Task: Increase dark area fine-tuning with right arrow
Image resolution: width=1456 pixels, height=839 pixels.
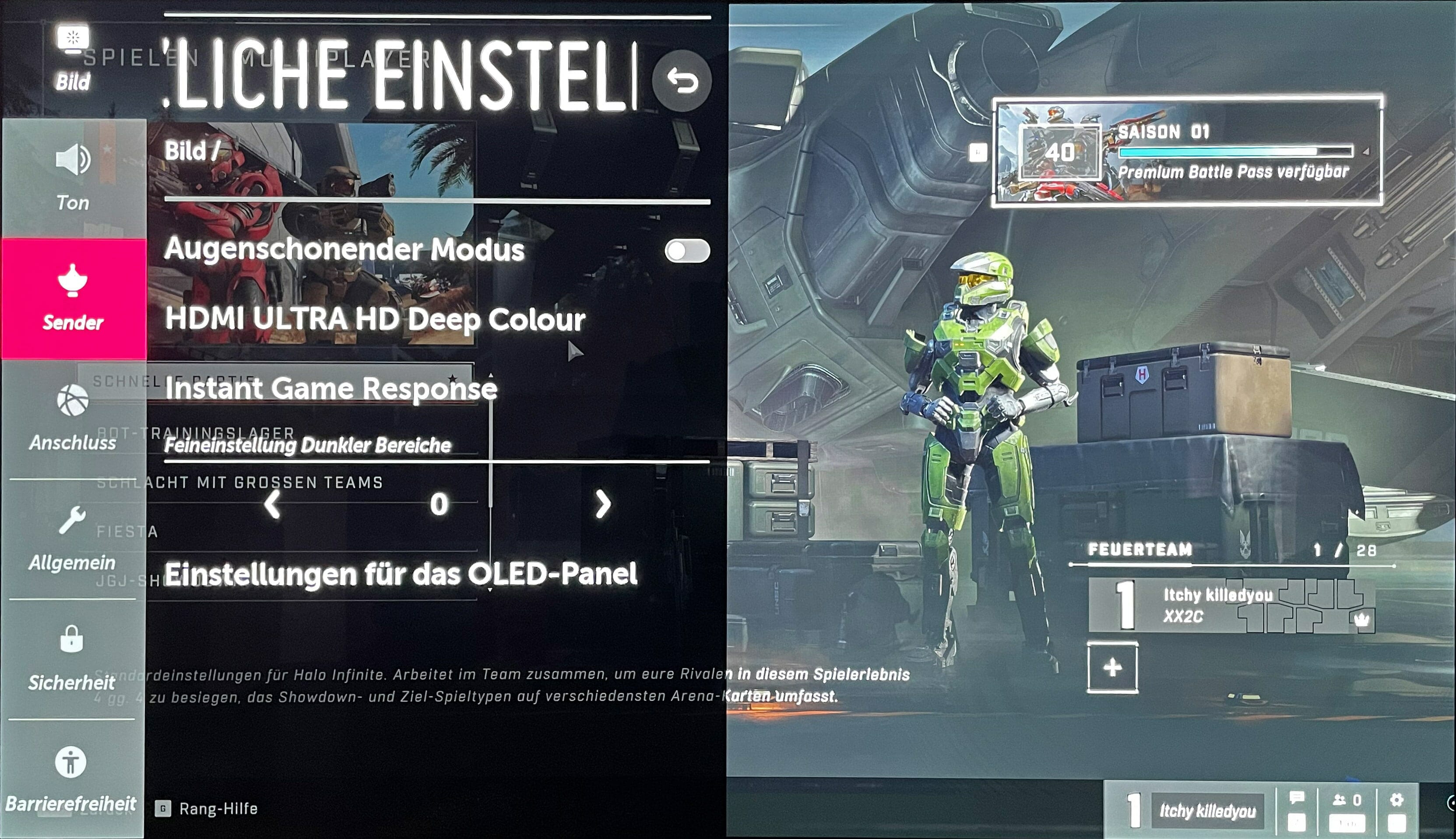Action: coord(602,505)
